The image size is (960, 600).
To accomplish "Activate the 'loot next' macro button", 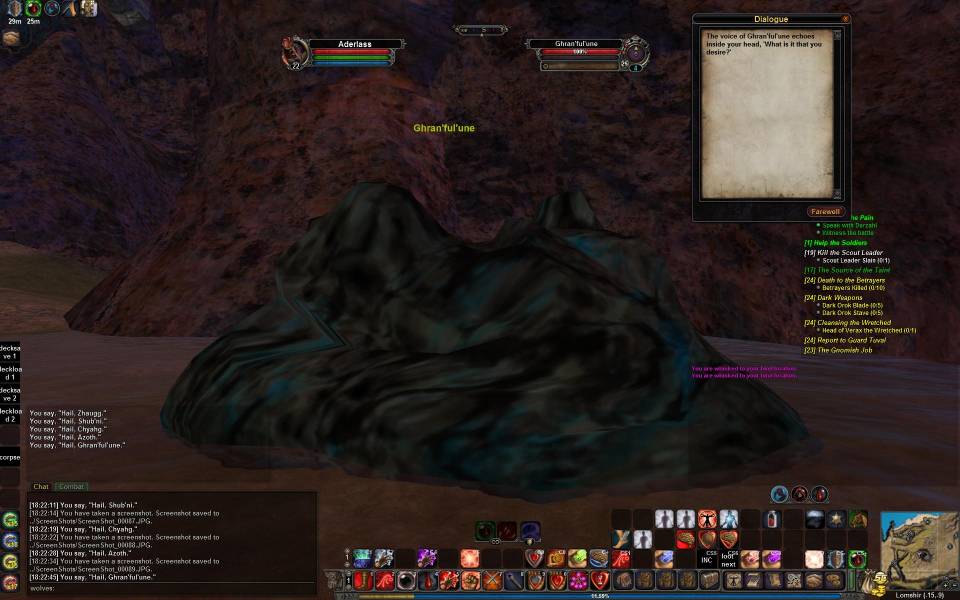I will (729, 559).
